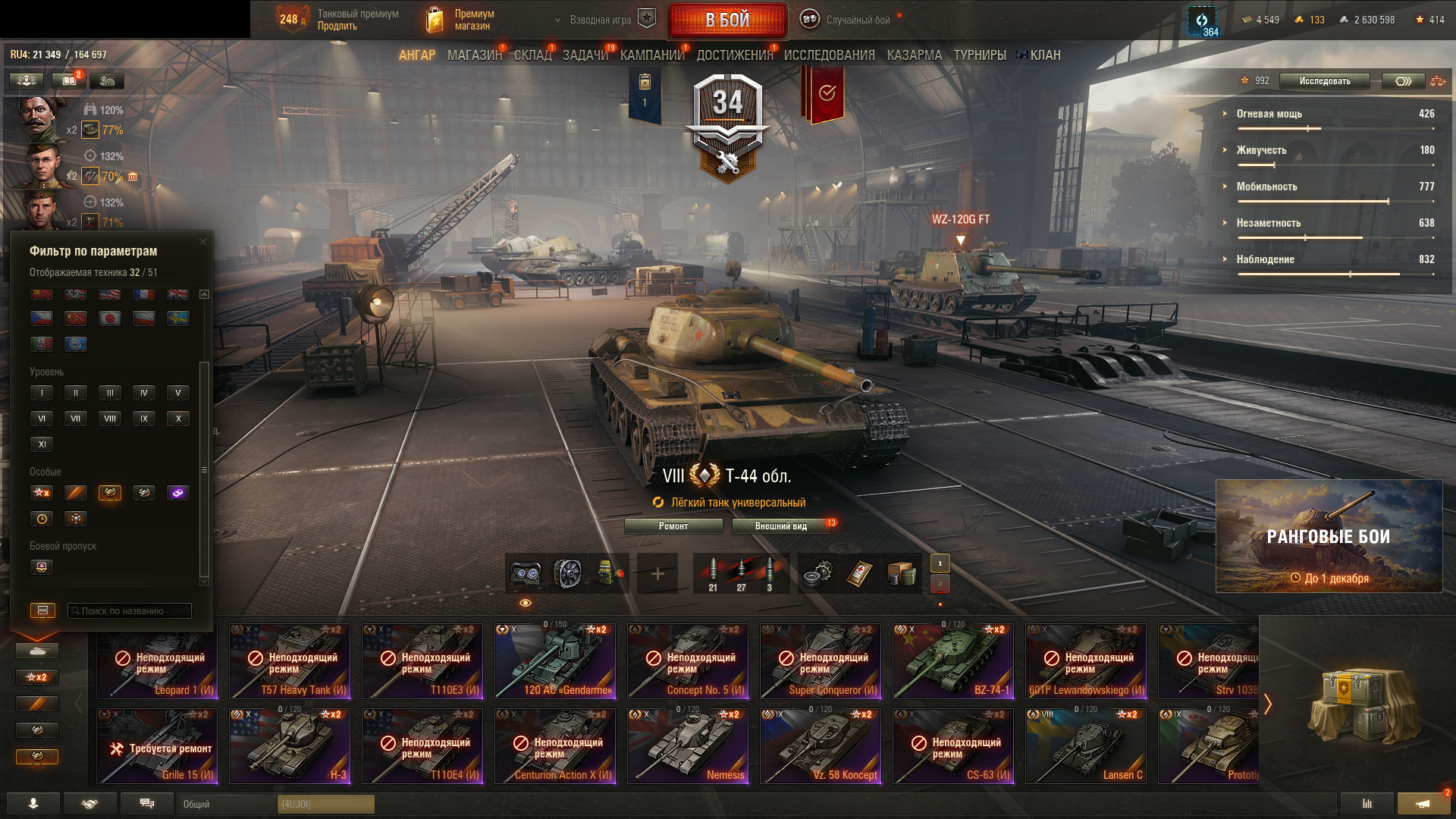Start the battle with the В БОЙ button
This screenshot has width=1456, height=819.
[727, 20]
